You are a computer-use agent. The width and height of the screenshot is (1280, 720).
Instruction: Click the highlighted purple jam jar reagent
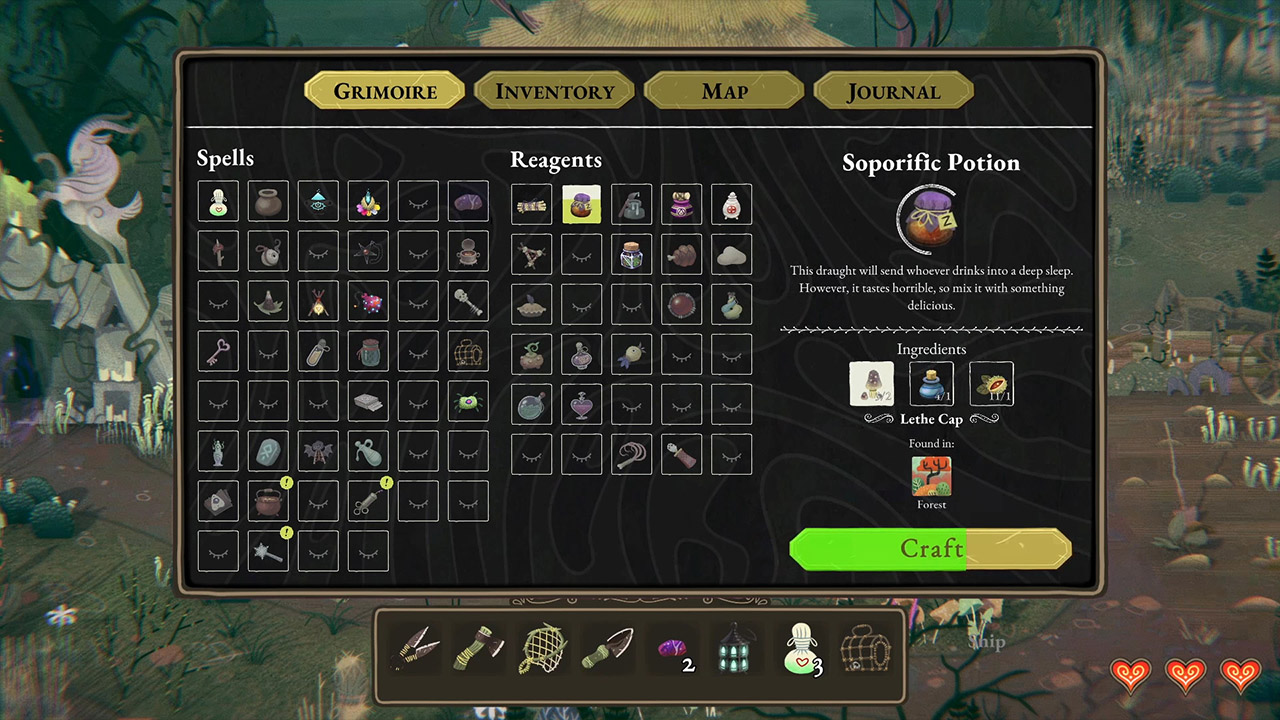[581, 203]
